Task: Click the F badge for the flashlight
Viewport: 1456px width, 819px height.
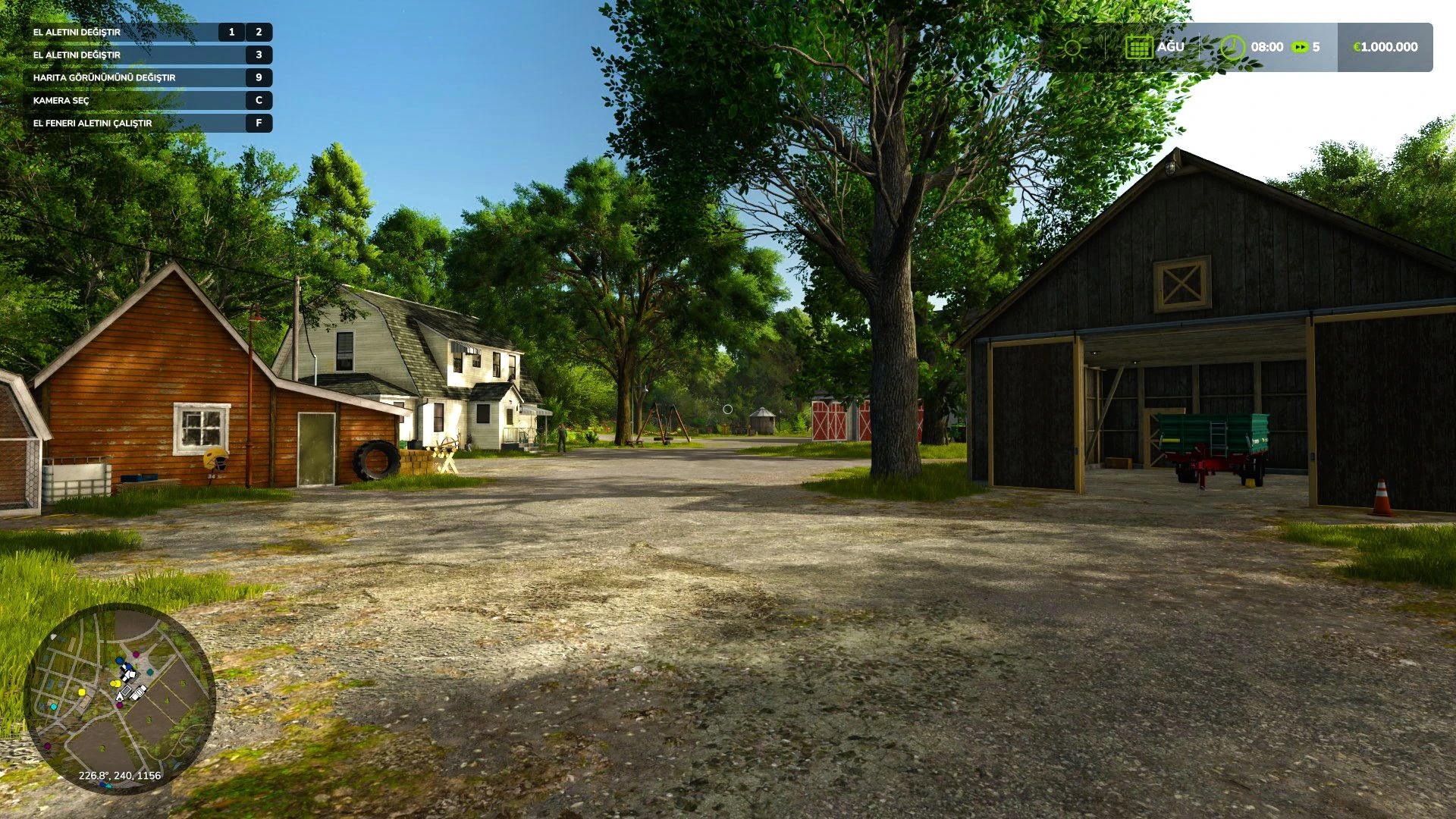Action: coord(260,122)
